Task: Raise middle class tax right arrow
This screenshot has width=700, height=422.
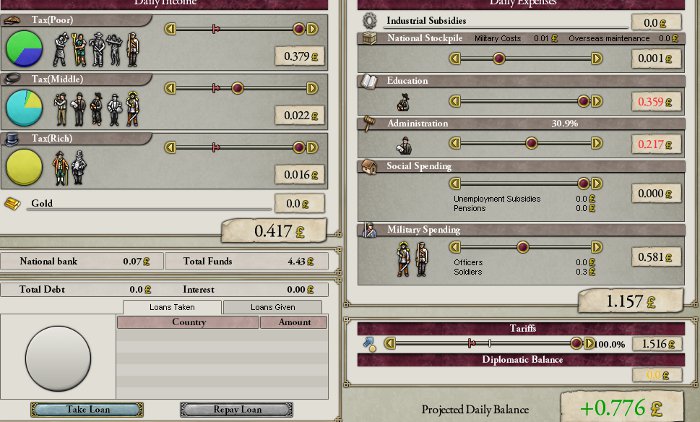Action: pos(312,88)
